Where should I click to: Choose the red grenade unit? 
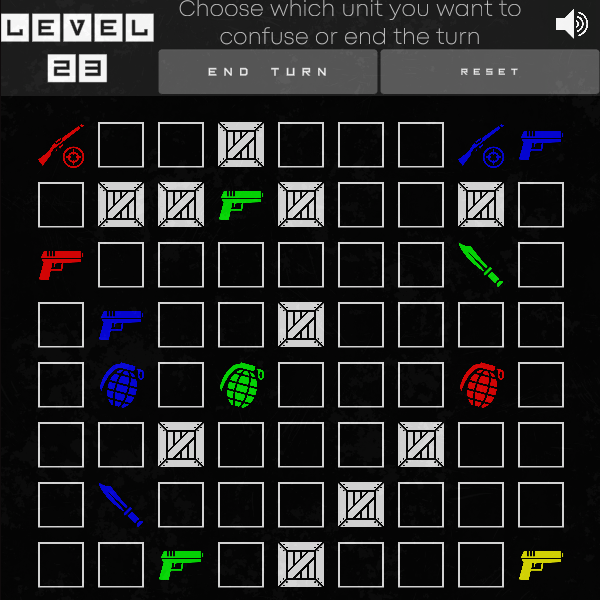click(x=481, y=385)
